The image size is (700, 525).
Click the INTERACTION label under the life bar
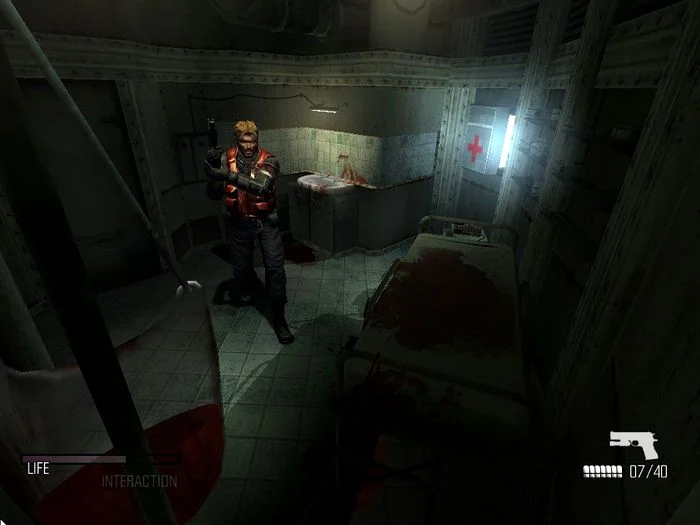point(139,482)
